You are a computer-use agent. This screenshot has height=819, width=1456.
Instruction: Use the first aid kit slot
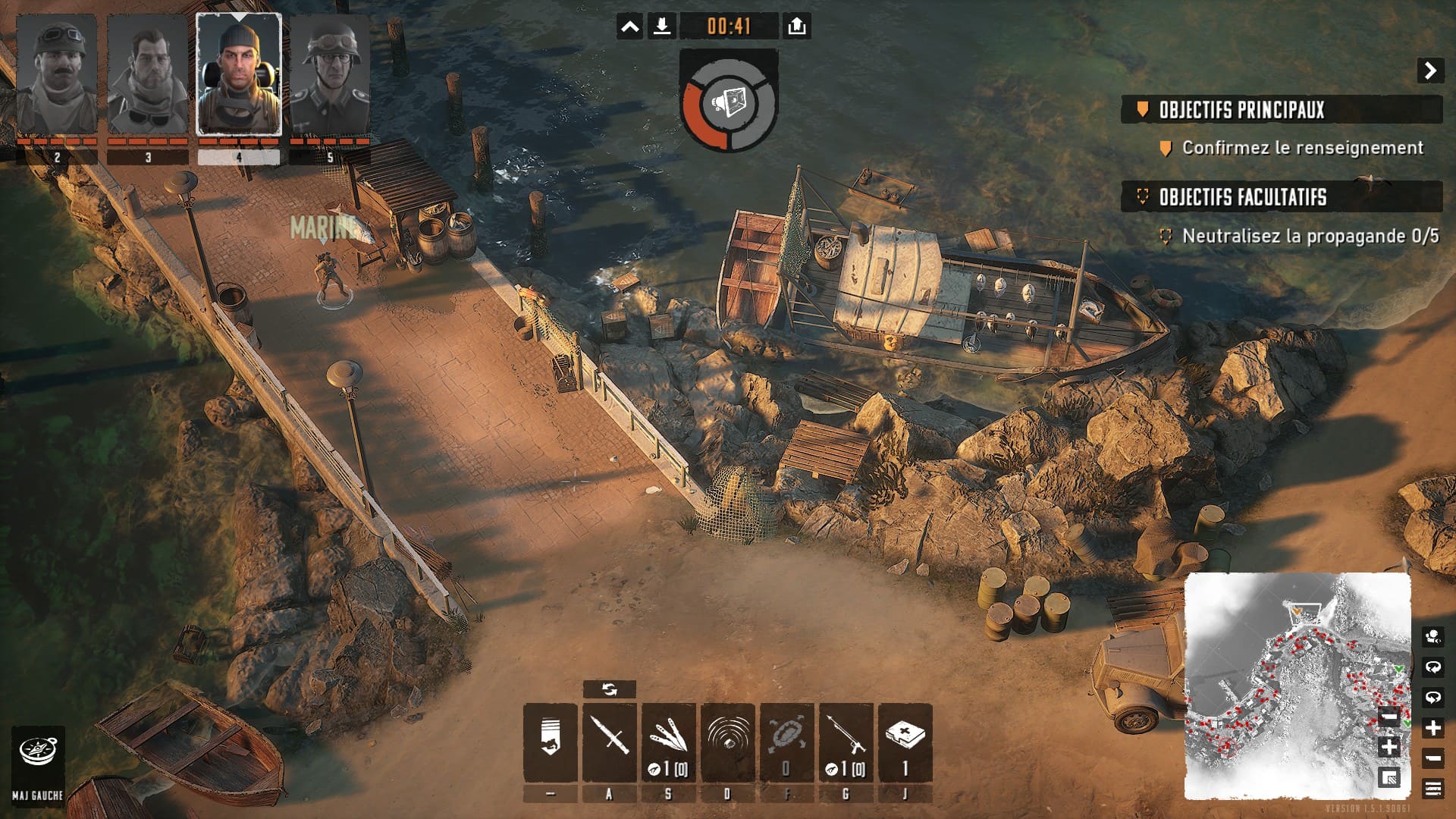click(905, 741)
